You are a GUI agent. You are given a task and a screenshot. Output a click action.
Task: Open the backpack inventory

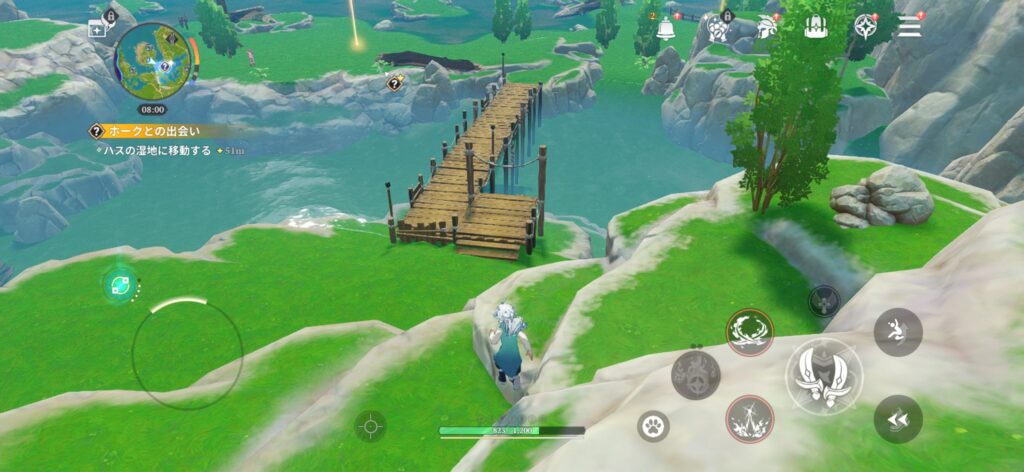click(816, 27)
